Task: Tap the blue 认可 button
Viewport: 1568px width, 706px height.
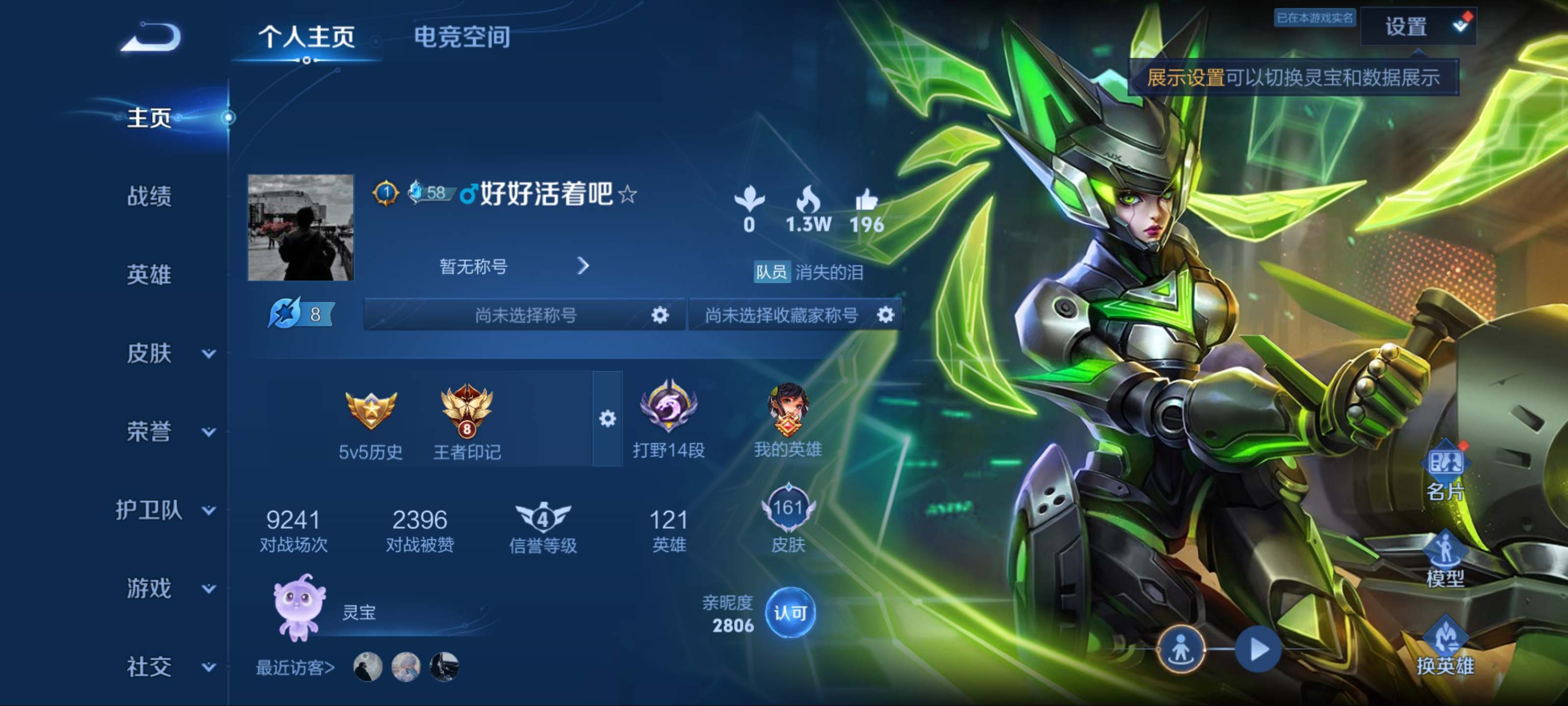Action: tap(789, 613)
